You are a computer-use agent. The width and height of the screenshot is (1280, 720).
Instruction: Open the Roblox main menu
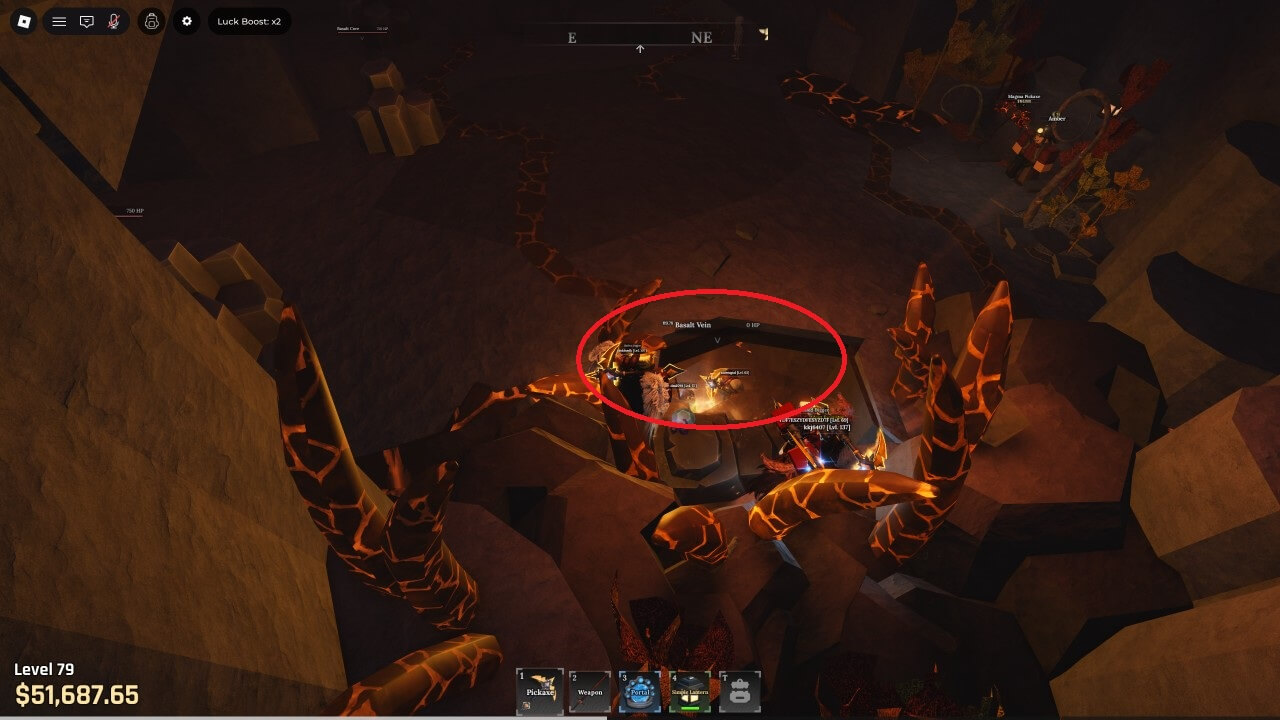(25, 21)
